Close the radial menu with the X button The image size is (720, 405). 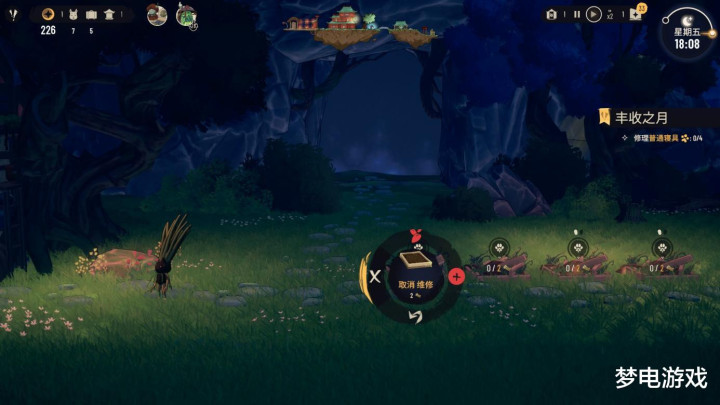tap(375, 275)
